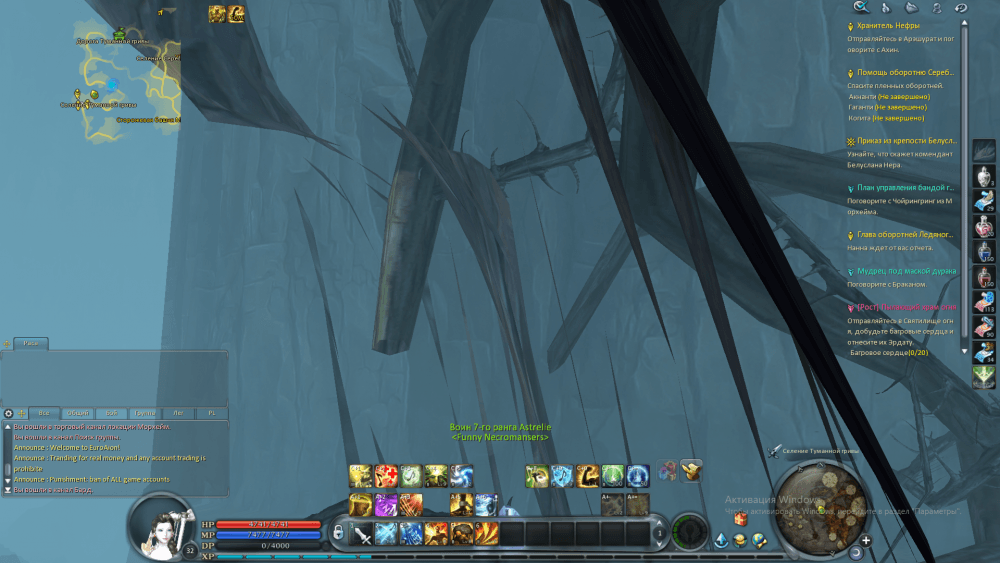Click the red gift box icon

[741, 519]
